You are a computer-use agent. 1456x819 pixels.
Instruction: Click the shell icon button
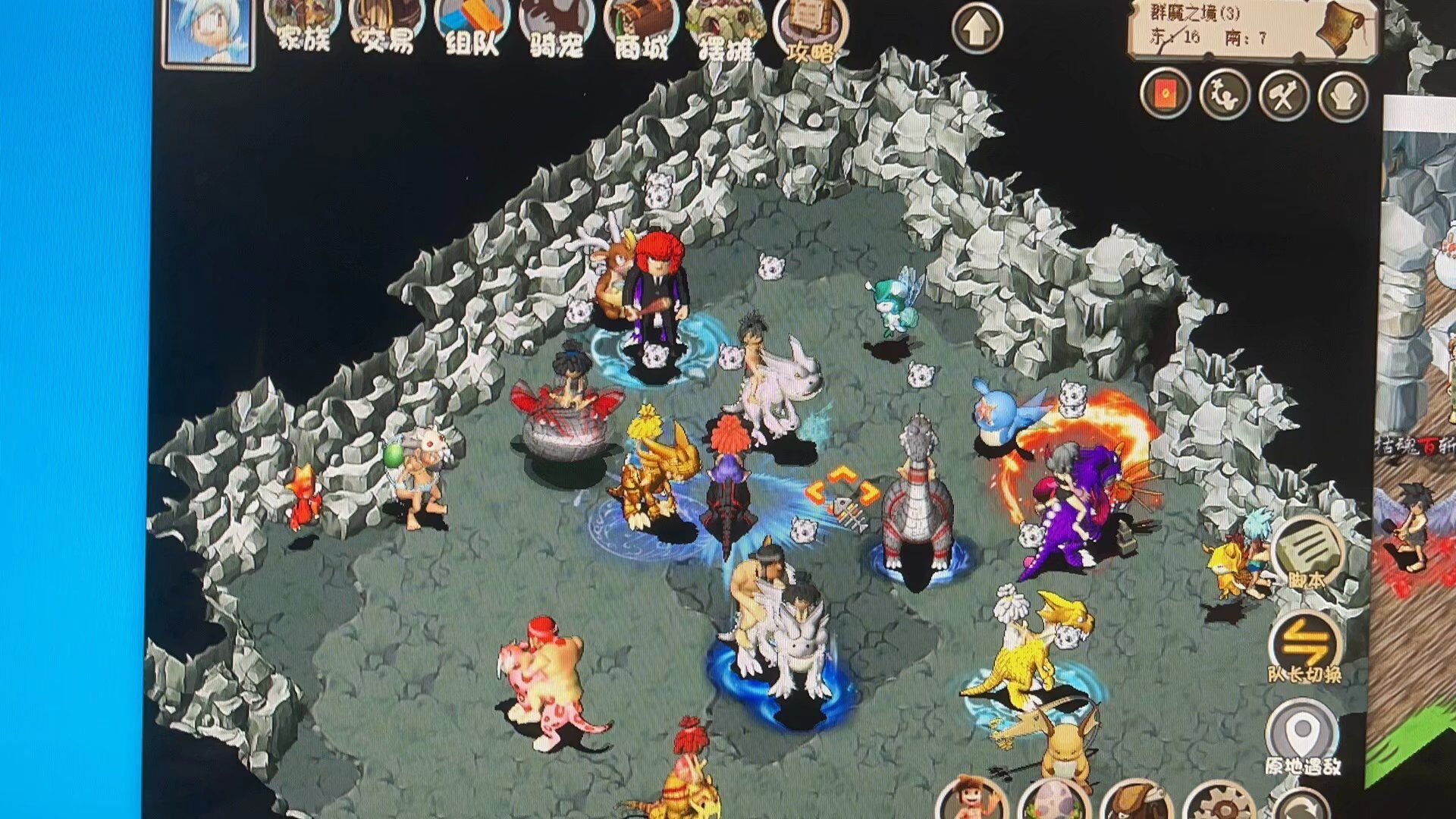[1342, 96]
